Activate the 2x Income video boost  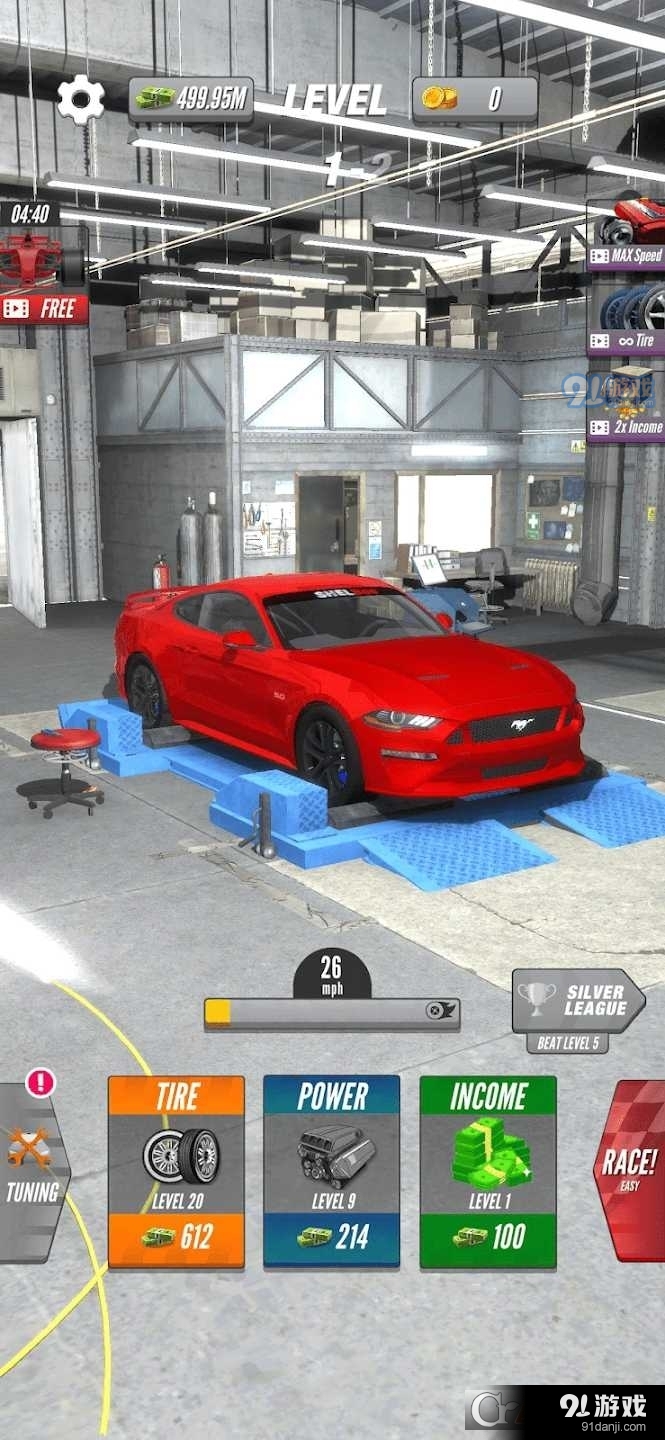click(627, 402)
